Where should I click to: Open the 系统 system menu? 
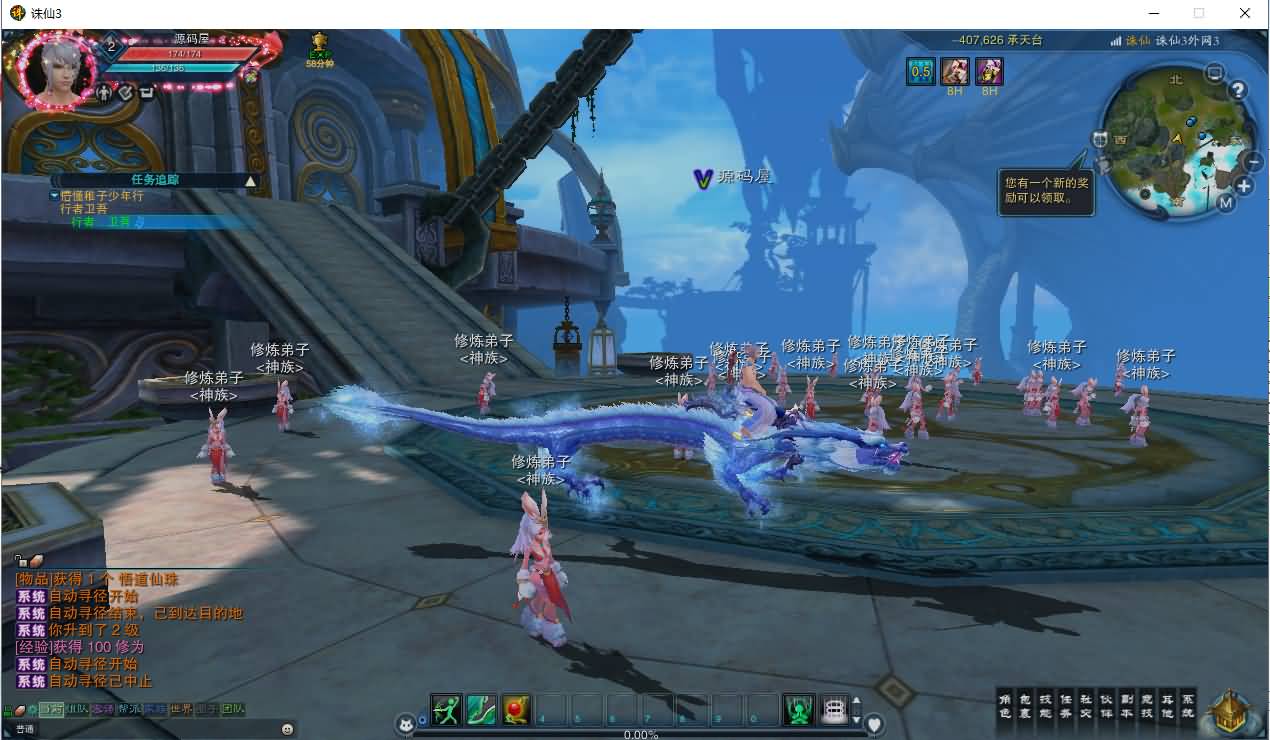1187,706
